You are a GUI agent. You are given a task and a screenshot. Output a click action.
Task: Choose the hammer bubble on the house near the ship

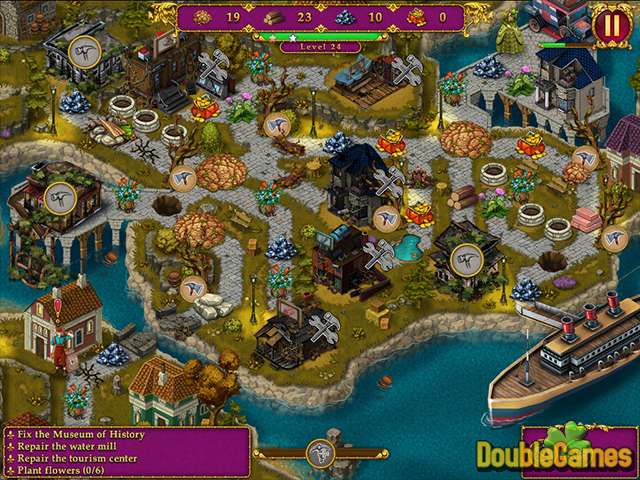click(x=468, y=260)
